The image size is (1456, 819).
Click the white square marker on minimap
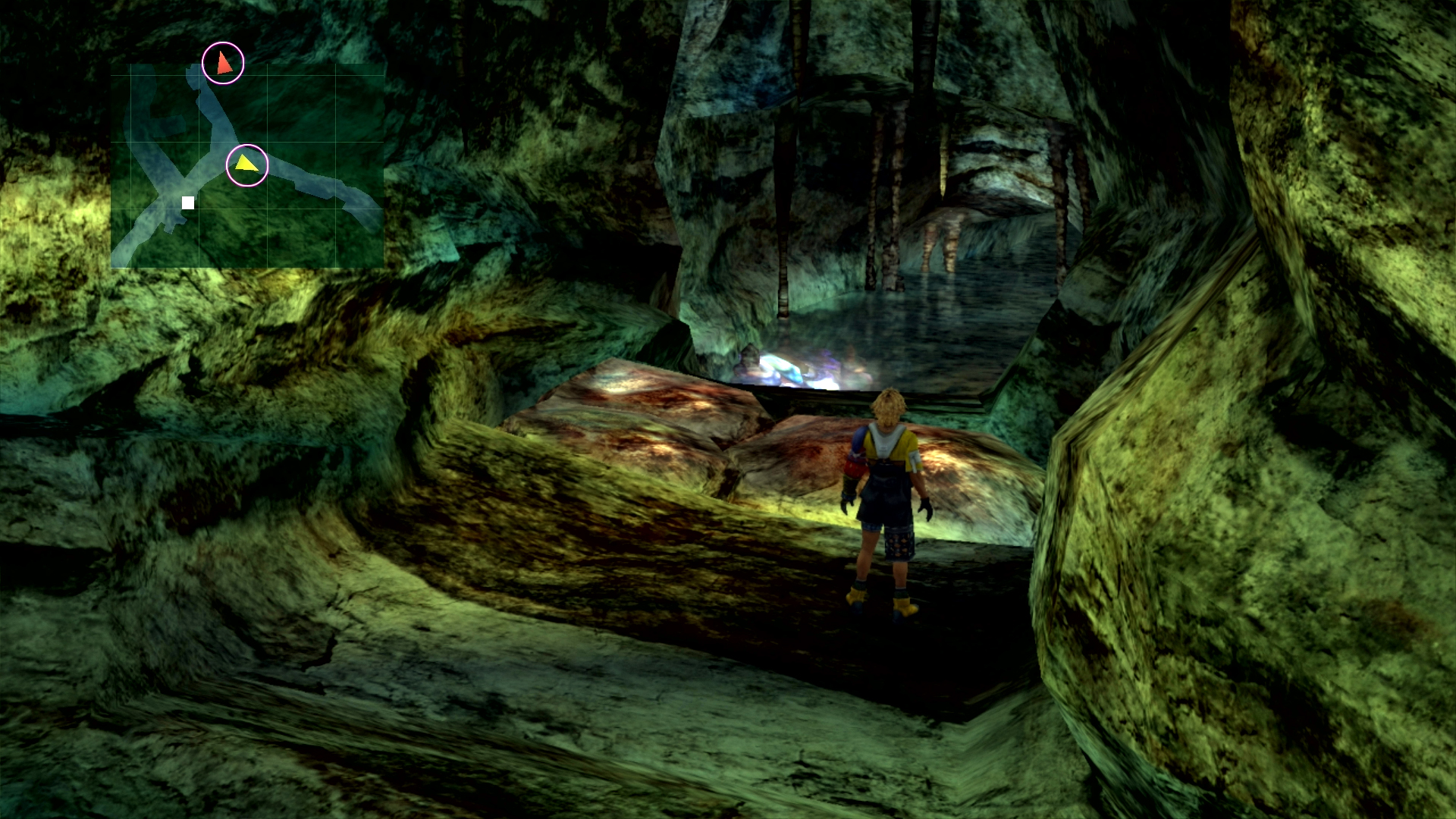188,202
